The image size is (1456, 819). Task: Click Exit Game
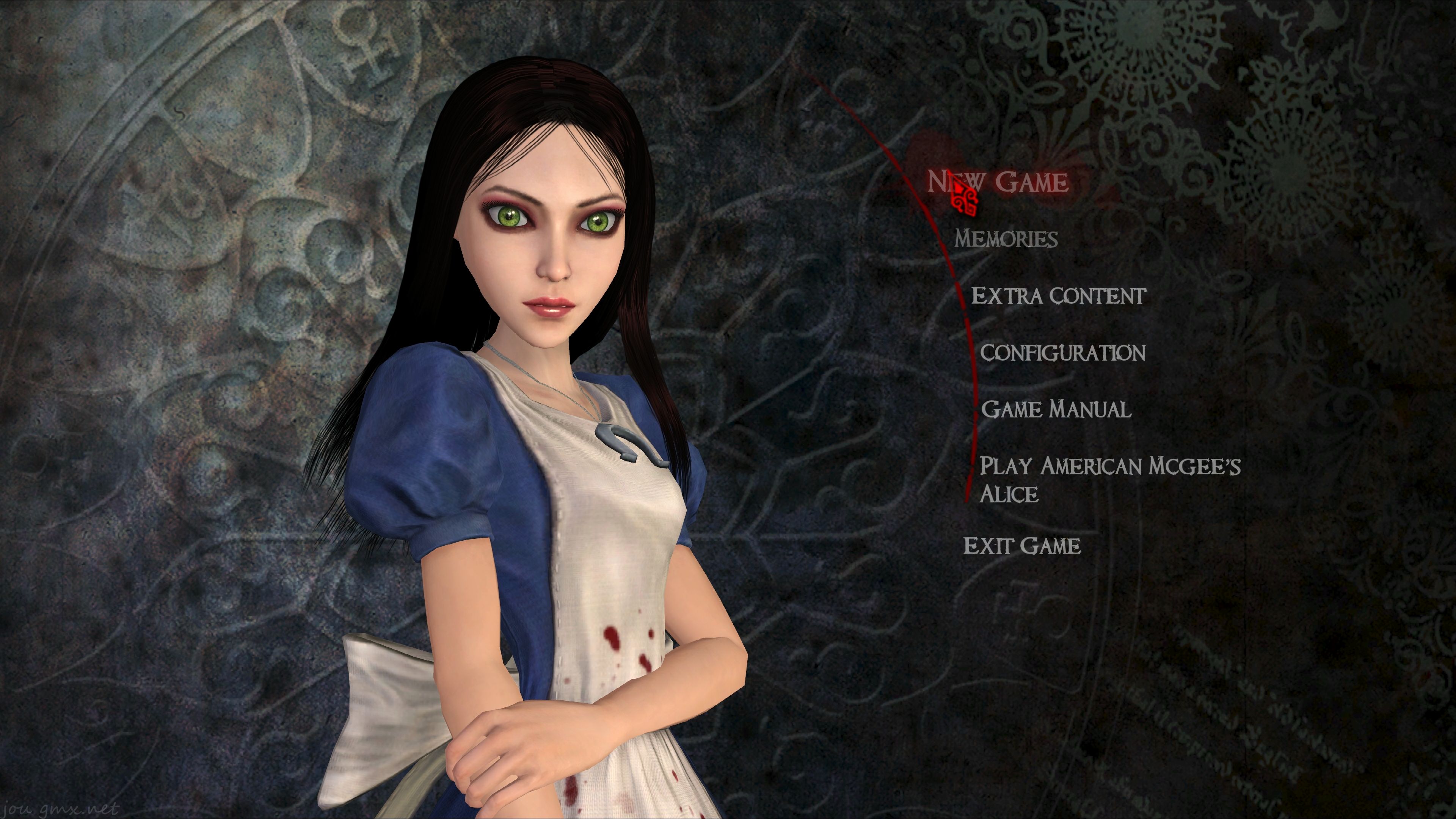1022,546
